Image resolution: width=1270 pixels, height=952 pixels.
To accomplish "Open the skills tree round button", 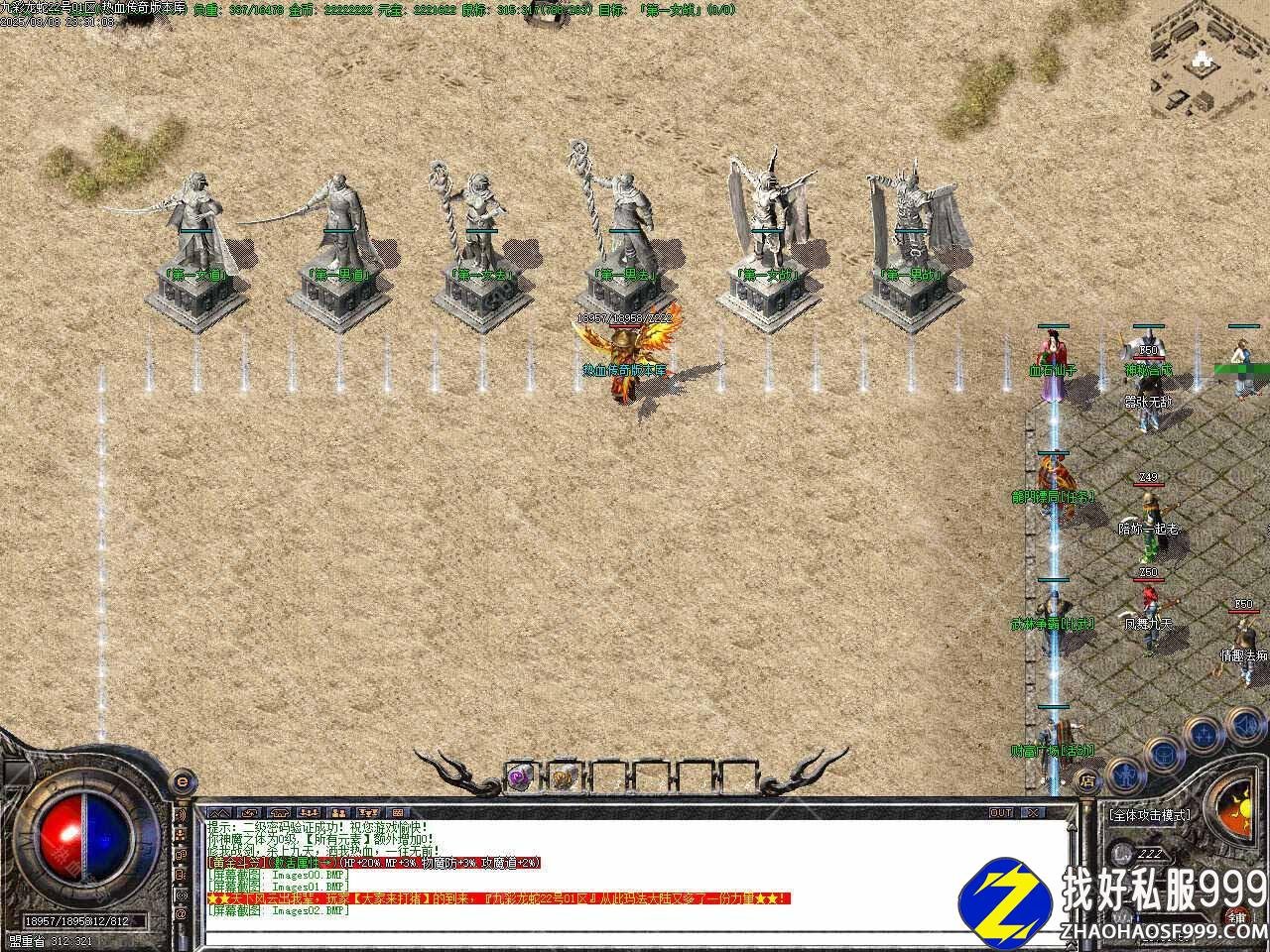I will coord(1205,734).
